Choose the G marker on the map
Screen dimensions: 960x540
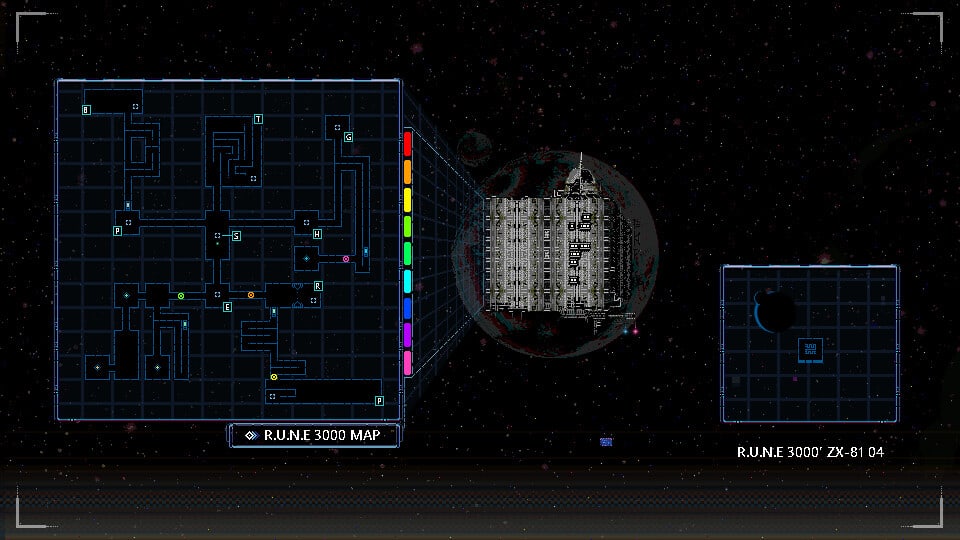(x=348, y=136)
